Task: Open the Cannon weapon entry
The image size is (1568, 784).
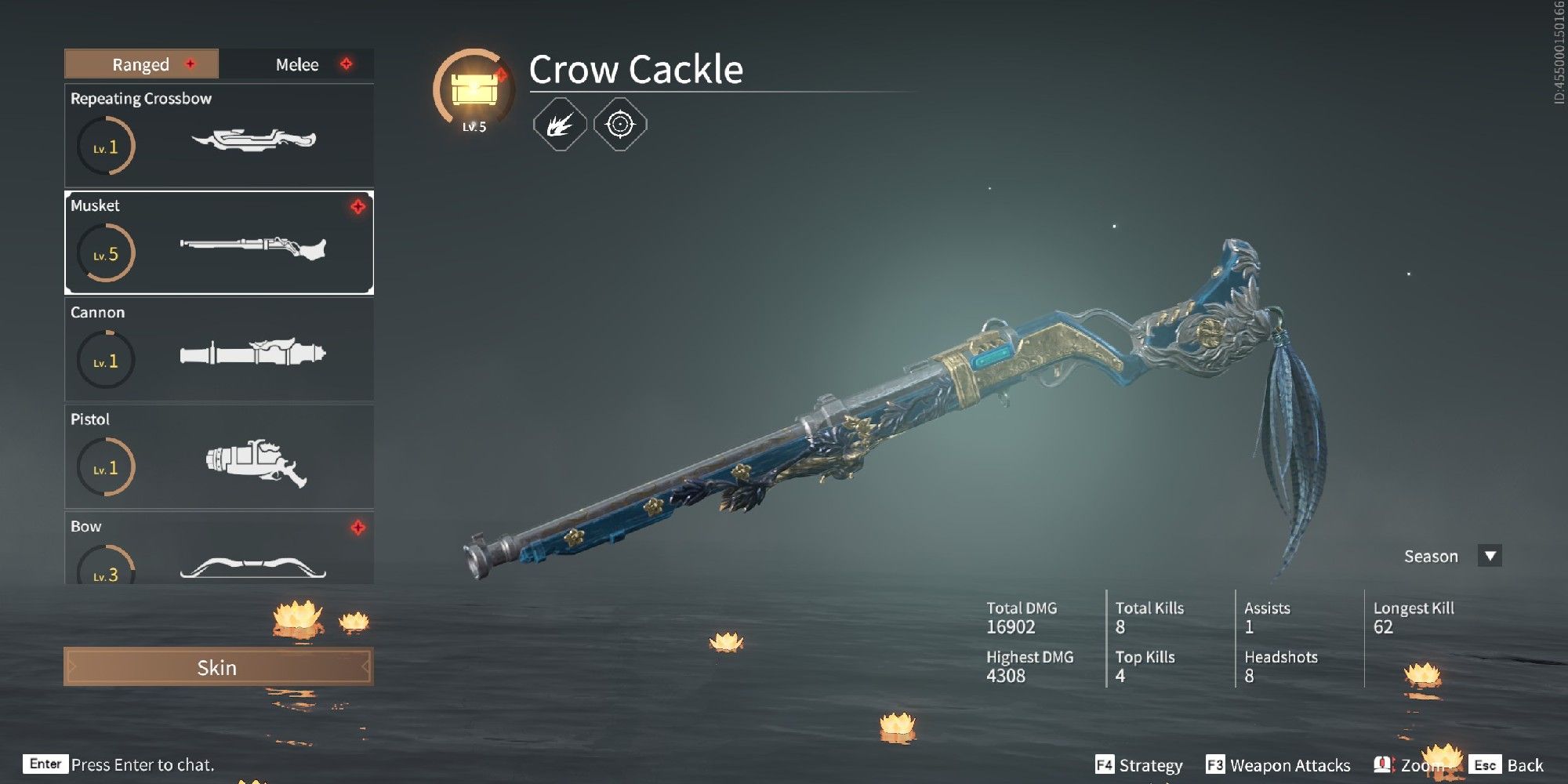Action: [218, 353]
